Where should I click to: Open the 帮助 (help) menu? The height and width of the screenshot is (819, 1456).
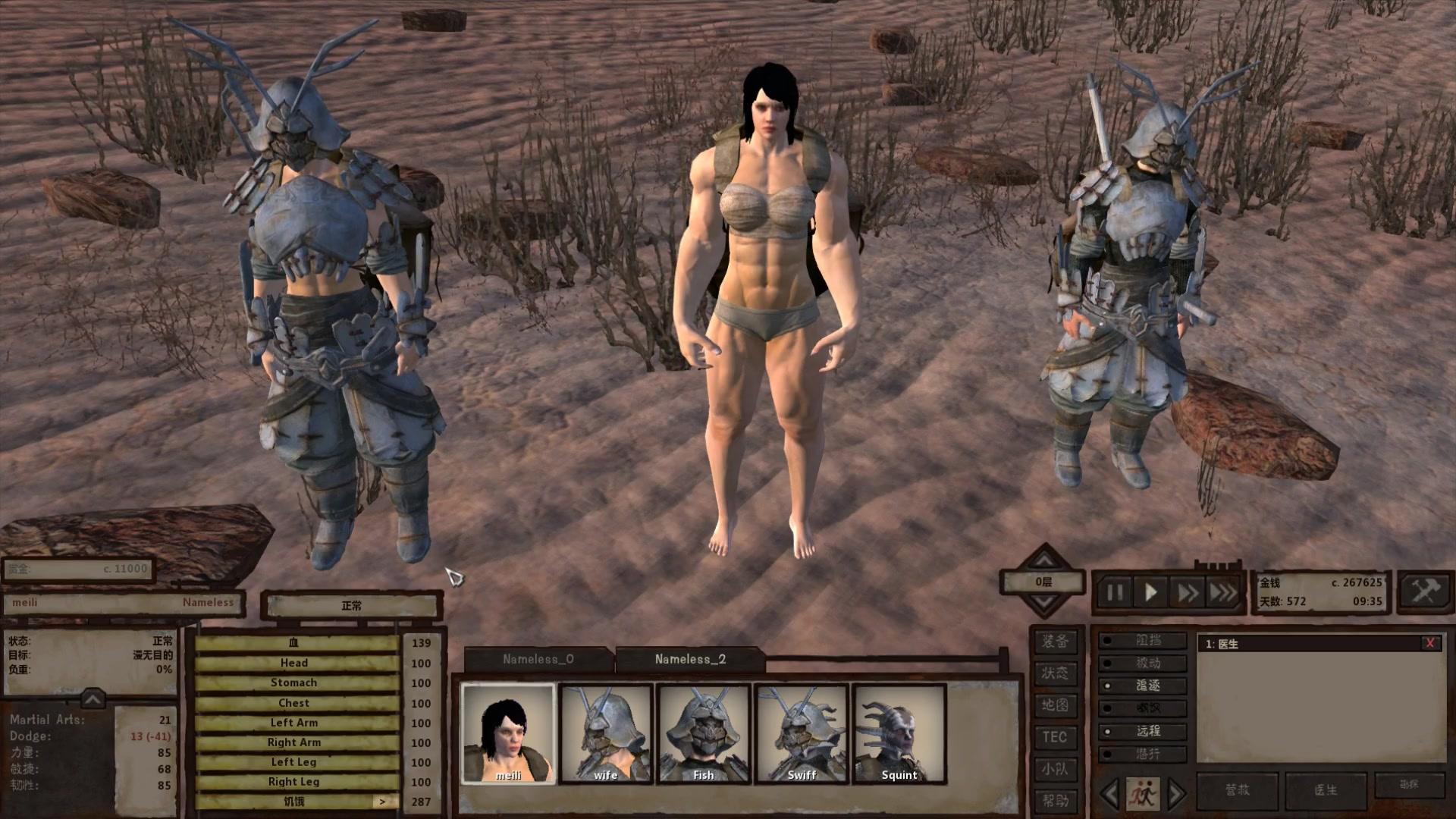pyautogui.click(x=1054, y=801)
